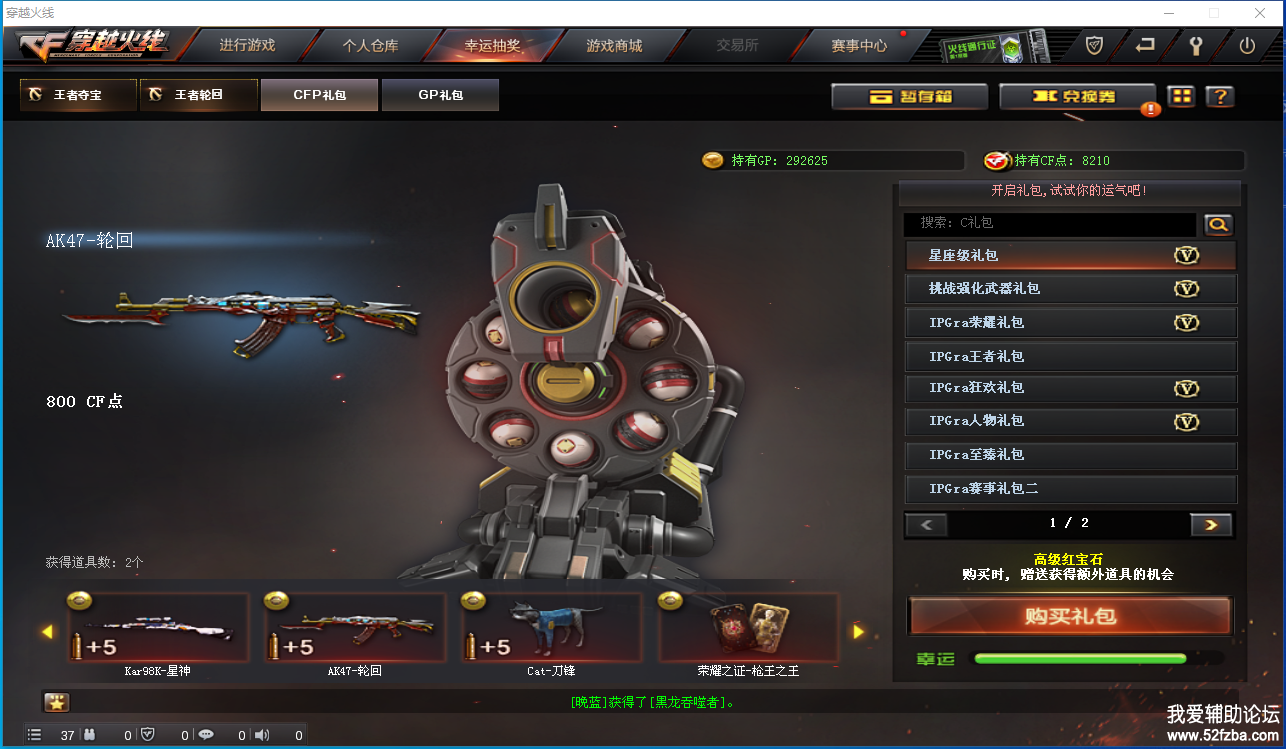Image resolution: width=1286 pixels, height=749 pixels.
Task: Select the IPGra至臻礼包 row
Action: (x=1070, y=455)
